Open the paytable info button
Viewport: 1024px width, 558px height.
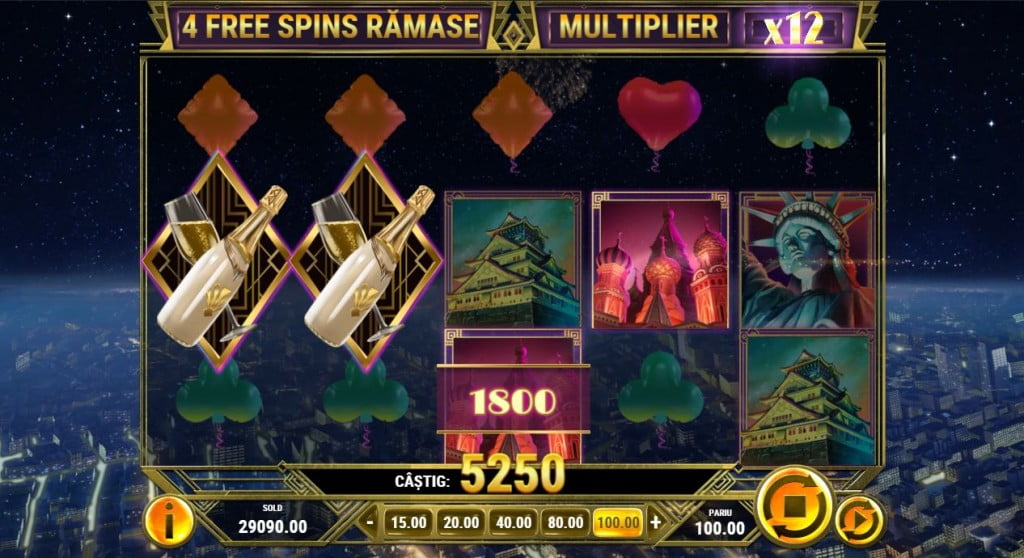coord(168,519)
